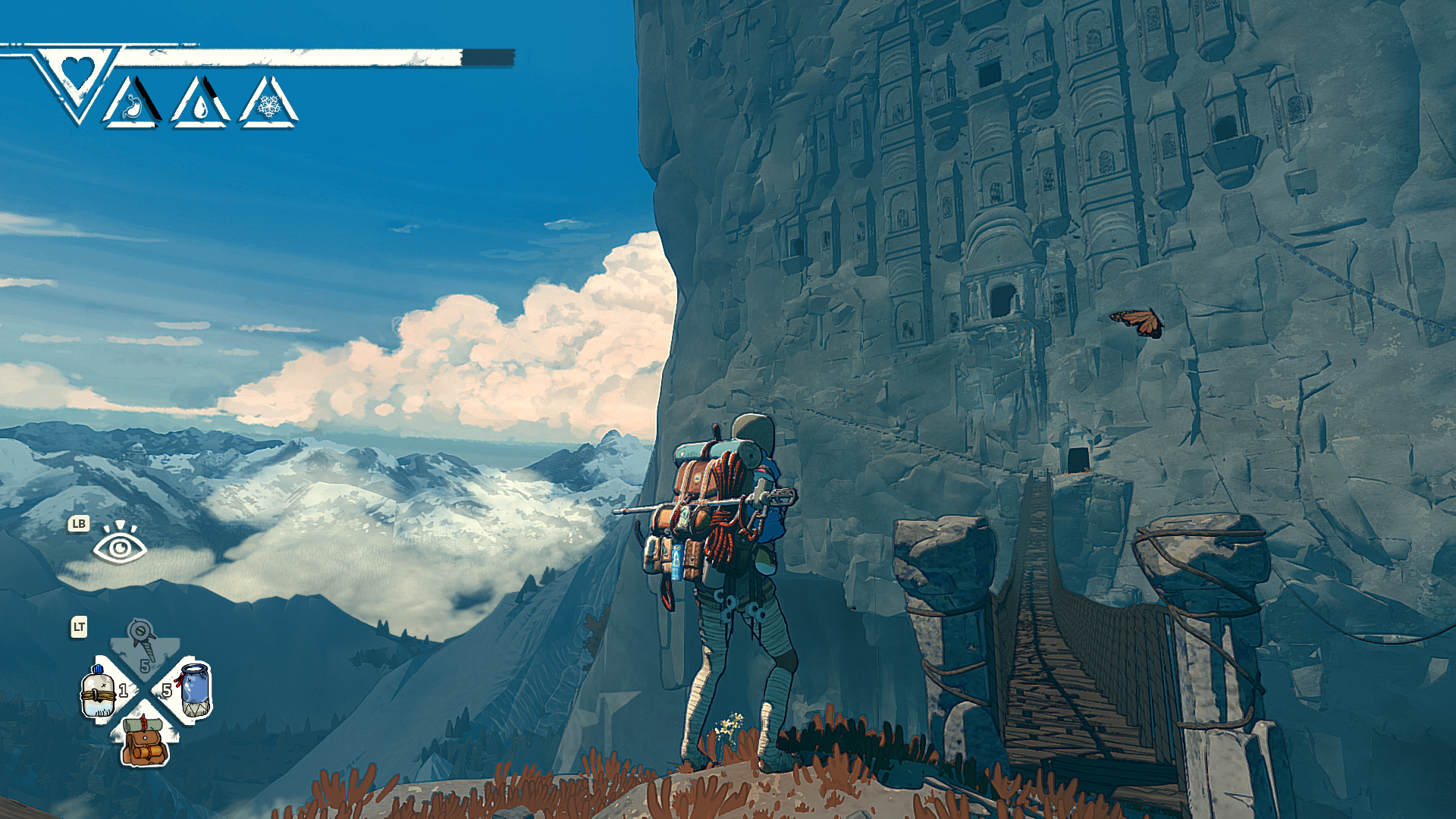Select the water canteen quick slot
This screenshot has width=1456, height=819.
(100, 692)
